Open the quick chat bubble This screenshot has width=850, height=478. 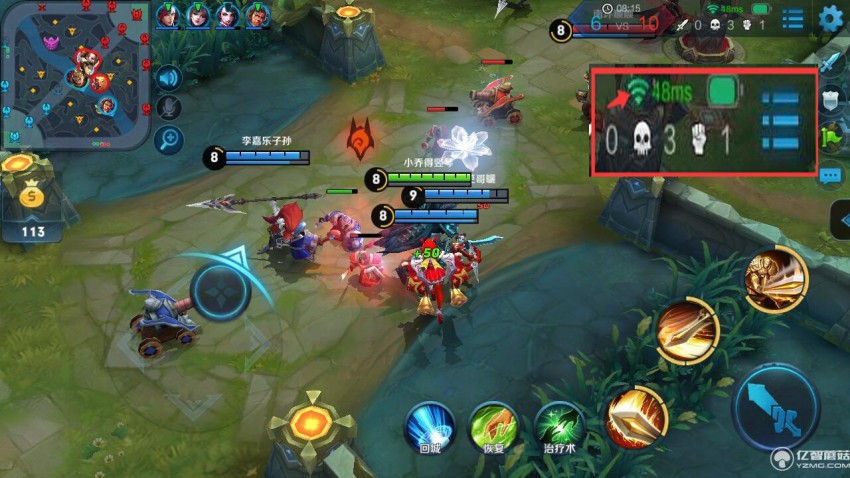pyautogui.click(x=831, y=175)
